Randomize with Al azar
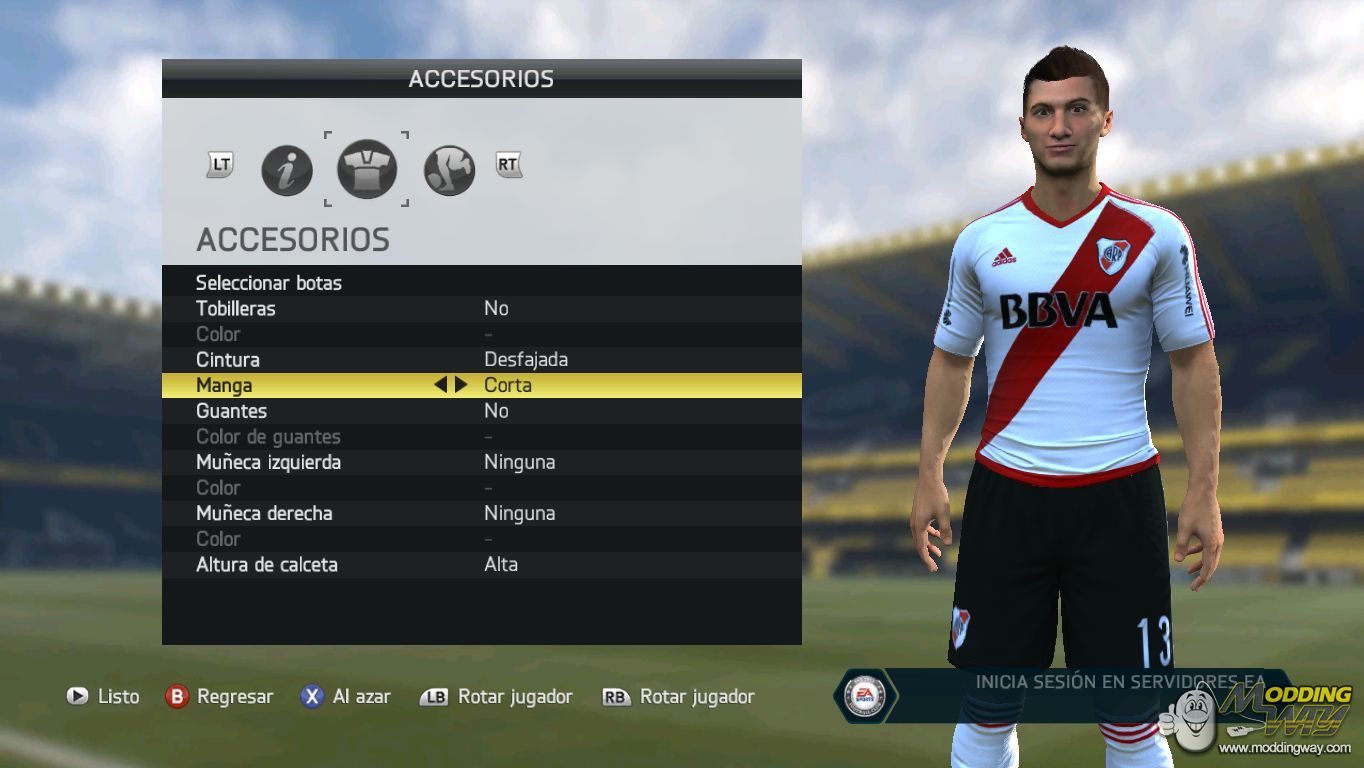The height and width of the screenshot is (768, 1364). (x=346, y=697)
